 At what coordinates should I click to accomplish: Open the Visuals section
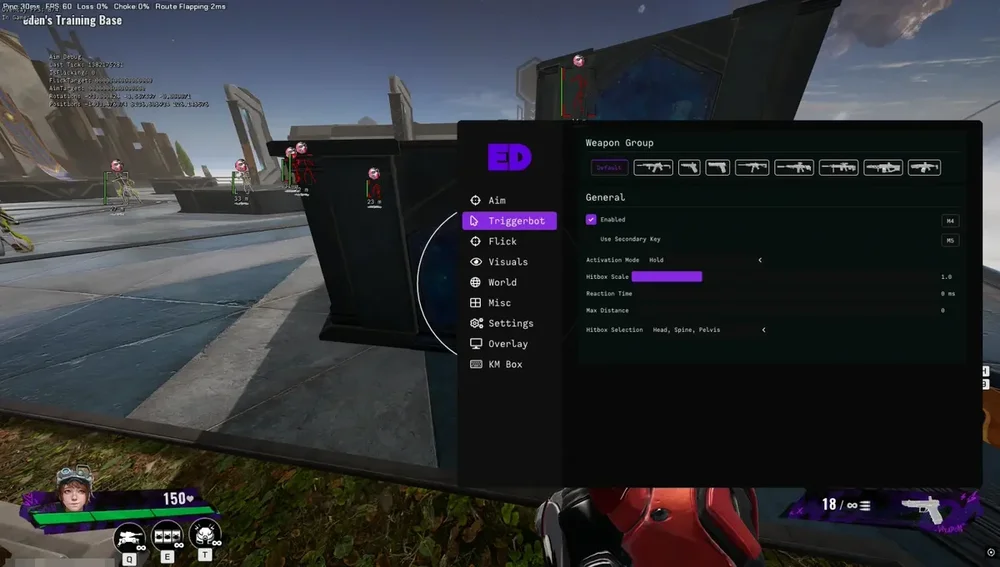[x=507, y=262]
